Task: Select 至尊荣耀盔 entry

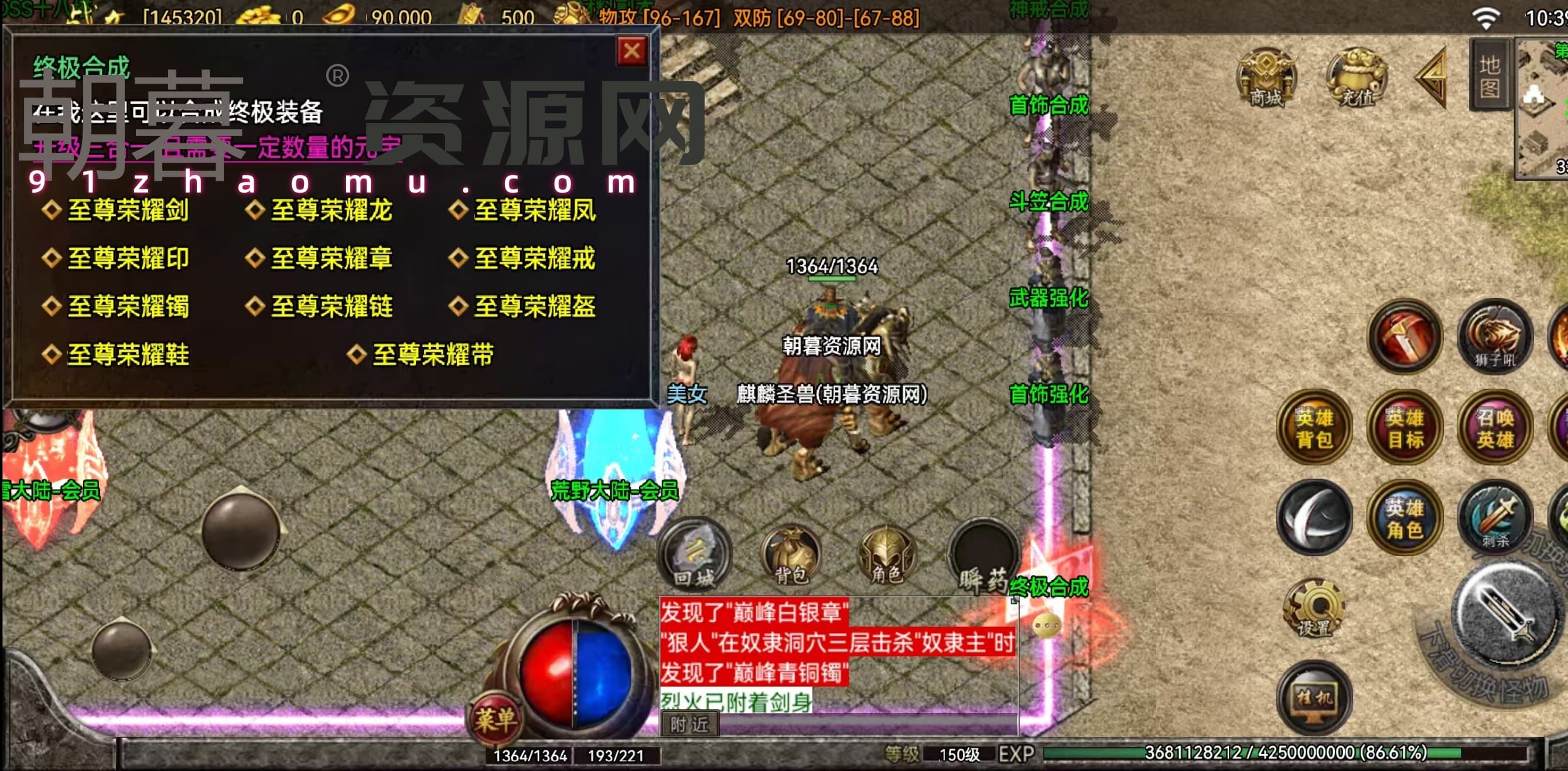Action: [x=534, y=306]
